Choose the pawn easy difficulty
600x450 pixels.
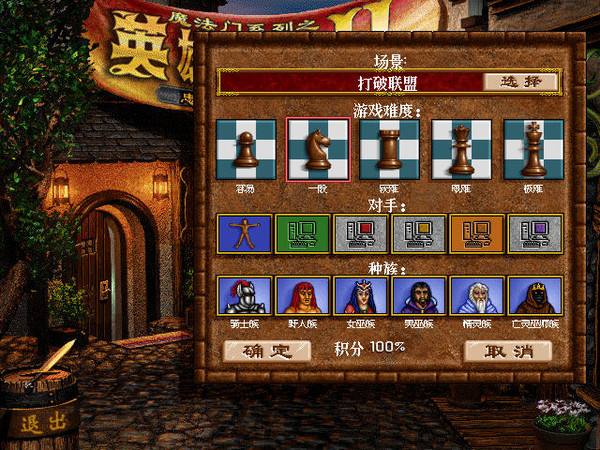[x=246, y=149]
